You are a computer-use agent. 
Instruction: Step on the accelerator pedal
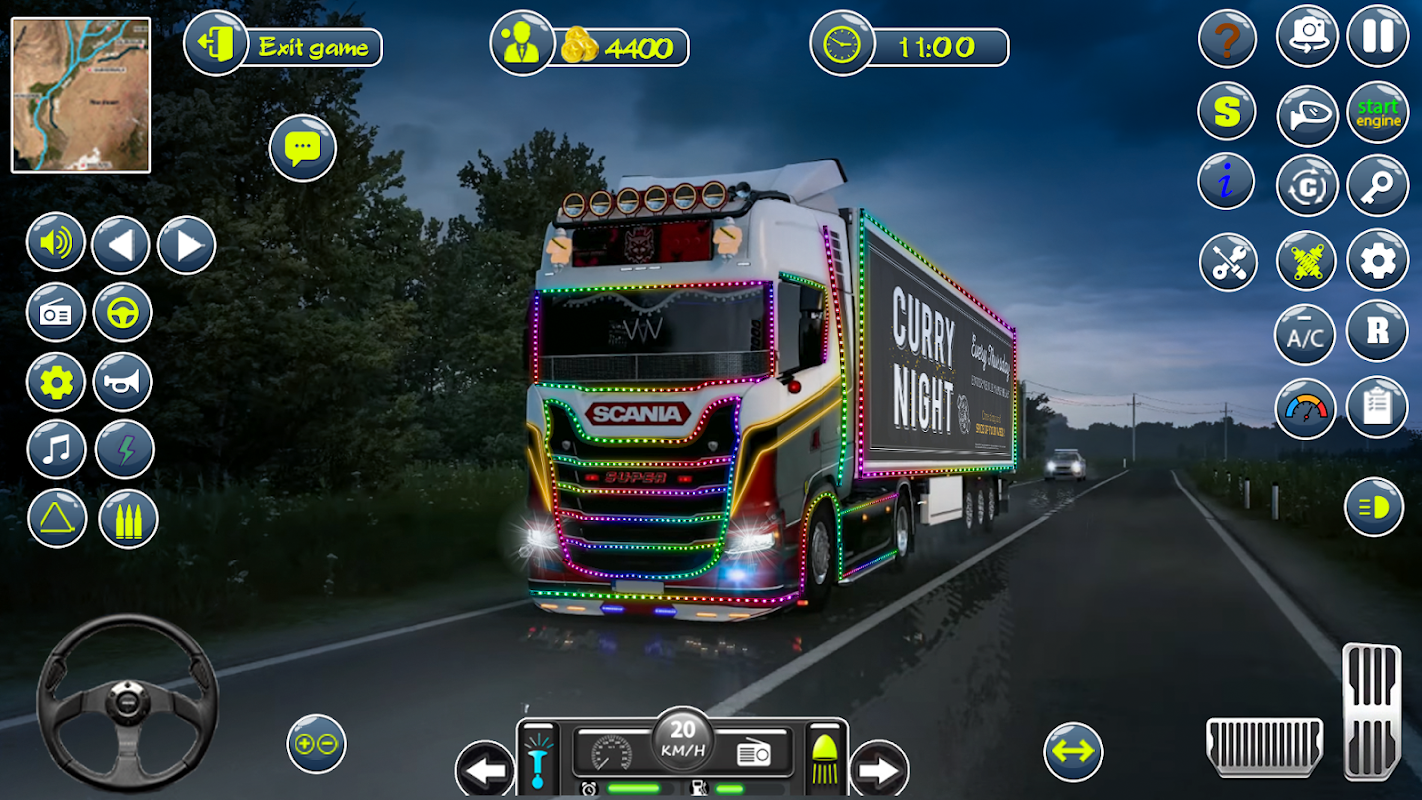1371,711
